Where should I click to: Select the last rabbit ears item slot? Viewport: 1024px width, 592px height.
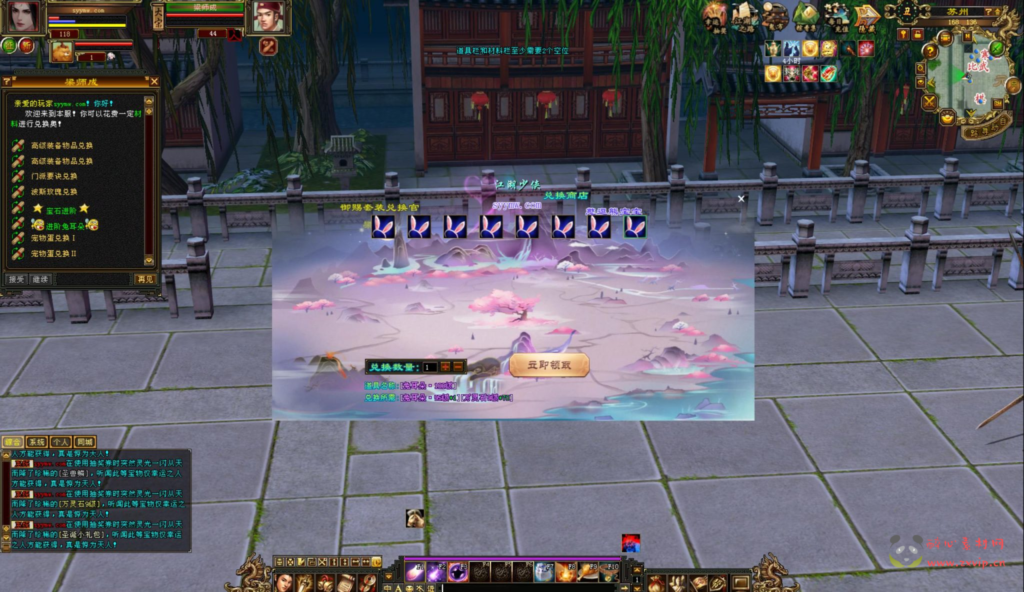635,227
